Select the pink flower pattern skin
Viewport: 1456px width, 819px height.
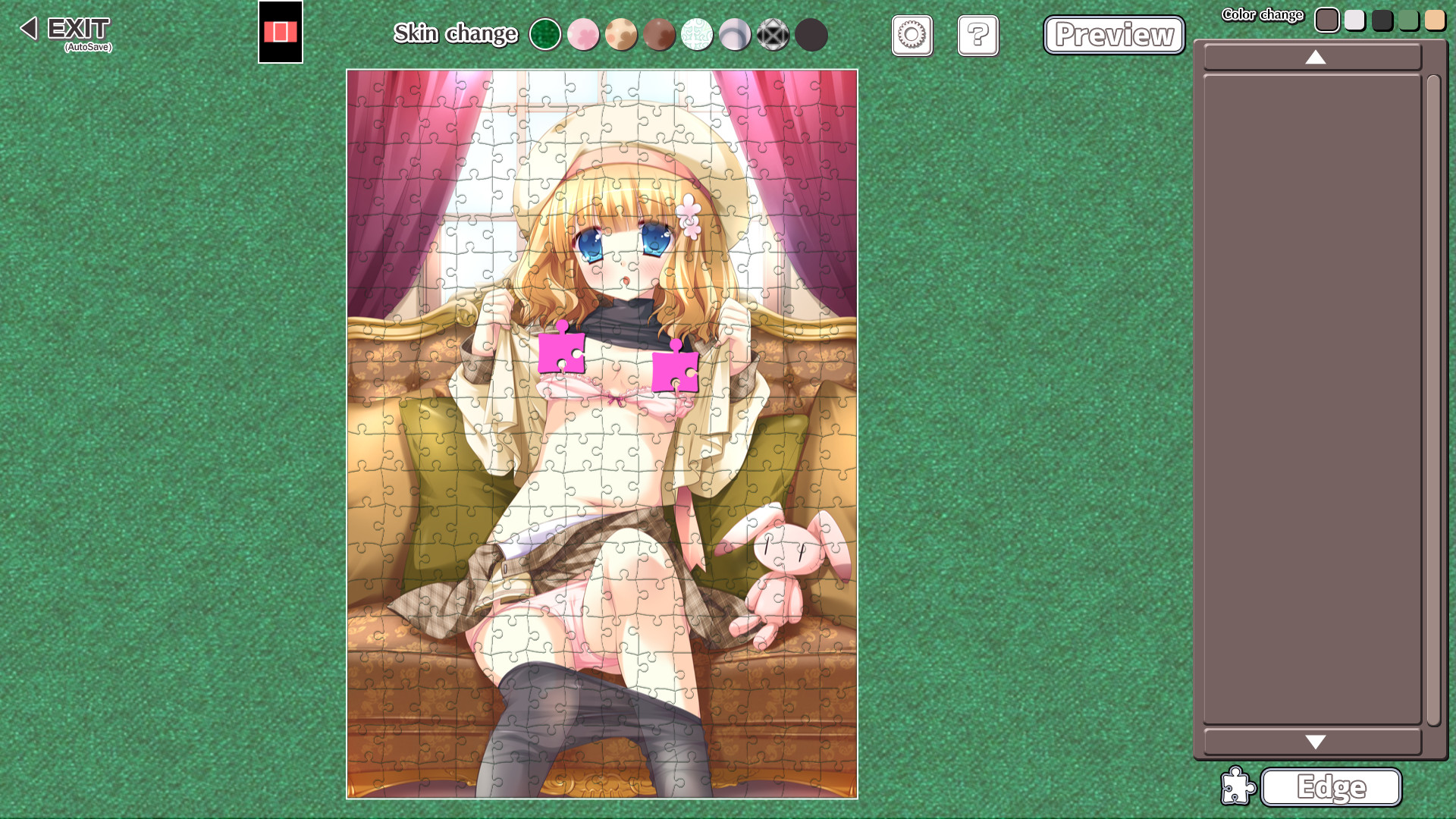583,35
